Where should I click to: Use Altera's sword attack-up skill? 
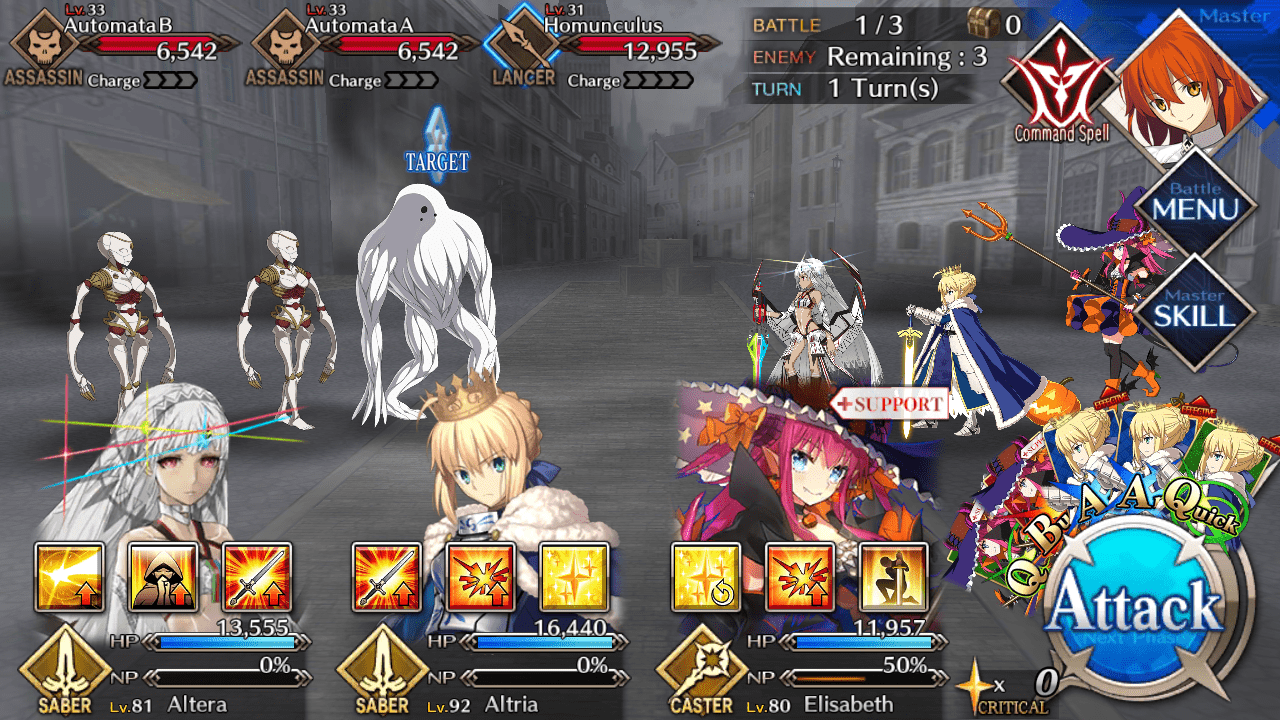click(257, 577)
